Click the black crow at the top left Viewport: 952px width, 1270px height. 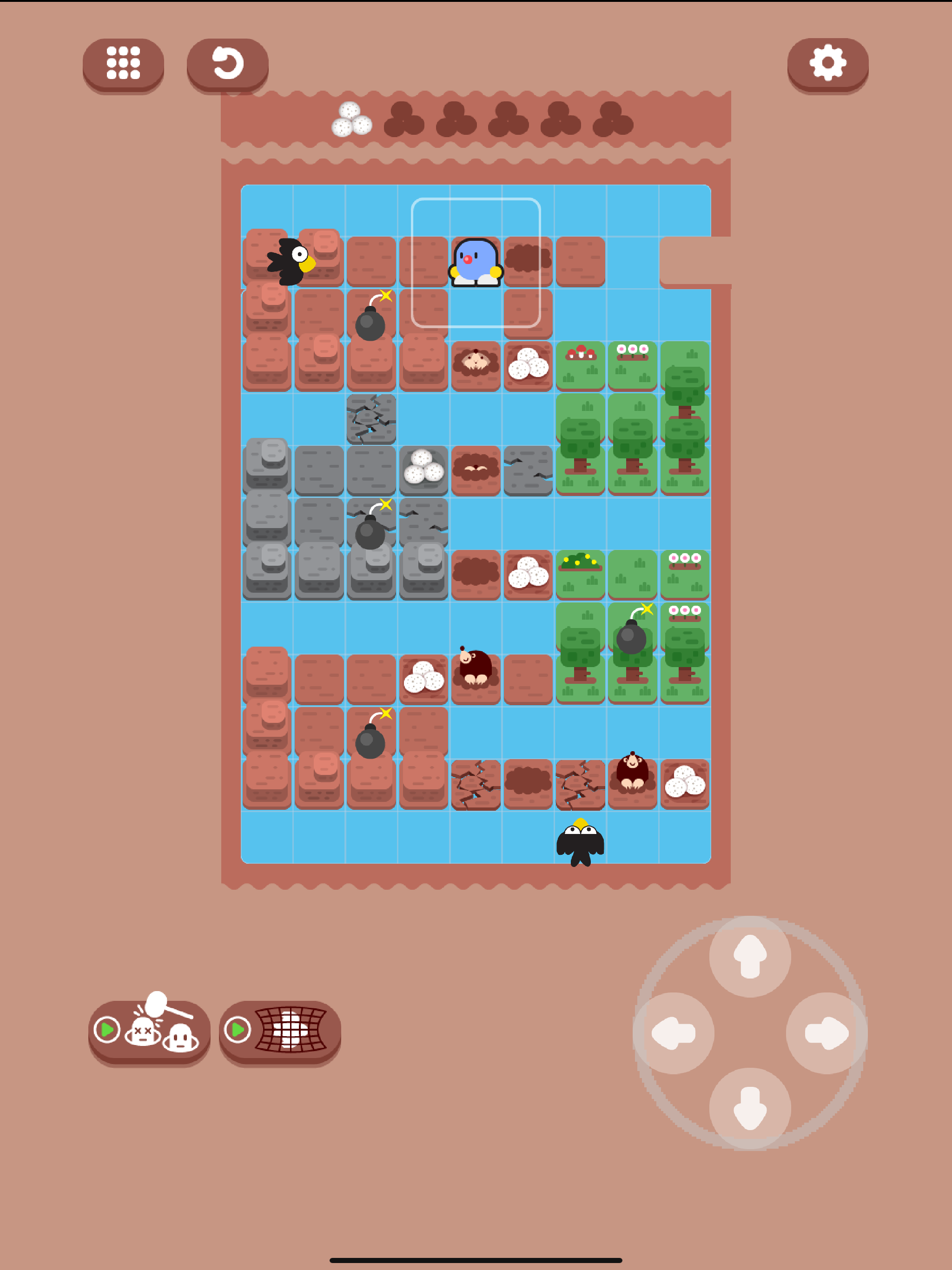tap(290, 261)
